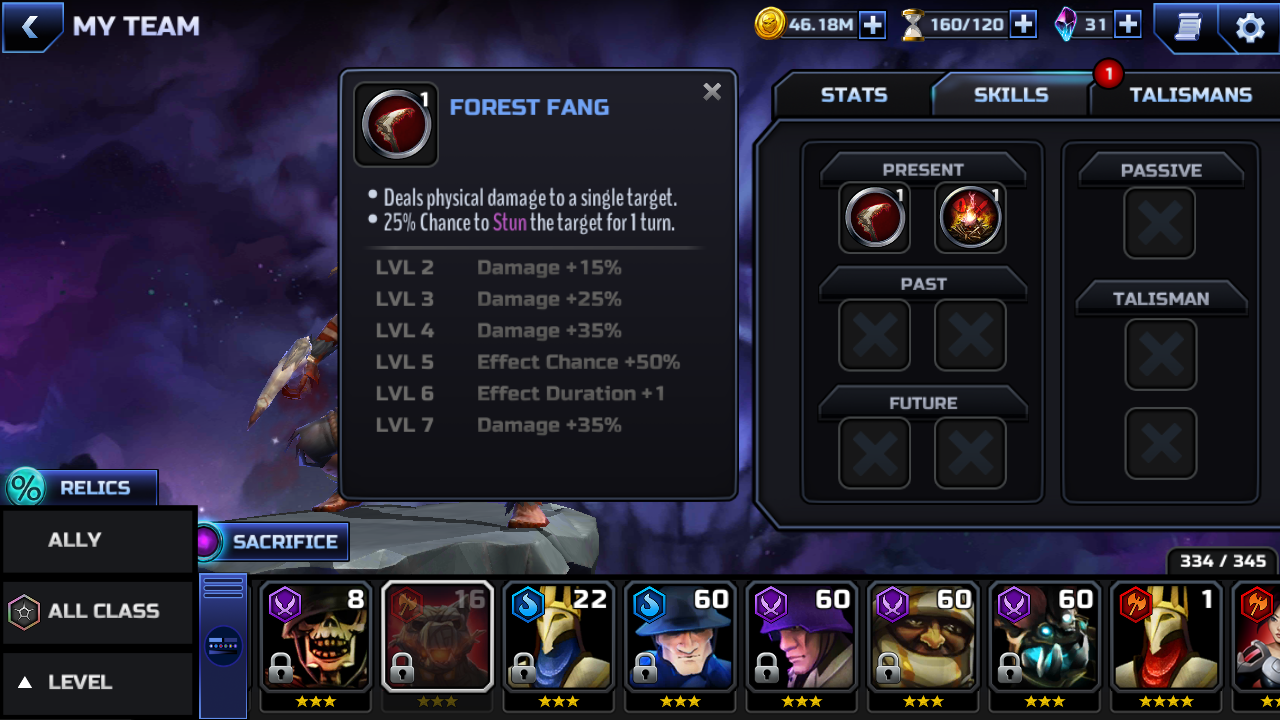Pick the level 60 blue-hat character
The width and height of the screenshot is (1280, 720).
coord(680,637)
